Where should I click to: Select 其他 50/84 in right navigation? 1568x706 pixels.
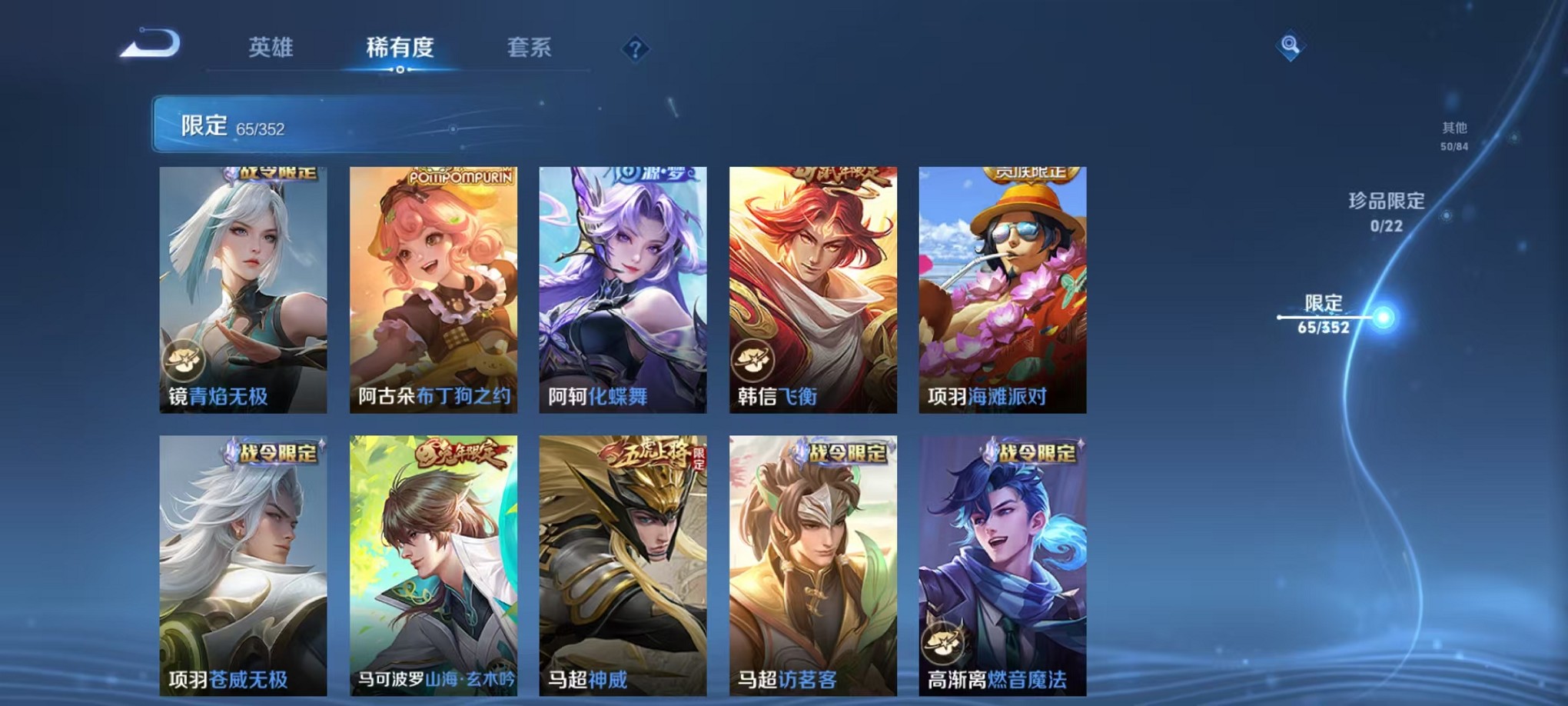[1455, 136]
